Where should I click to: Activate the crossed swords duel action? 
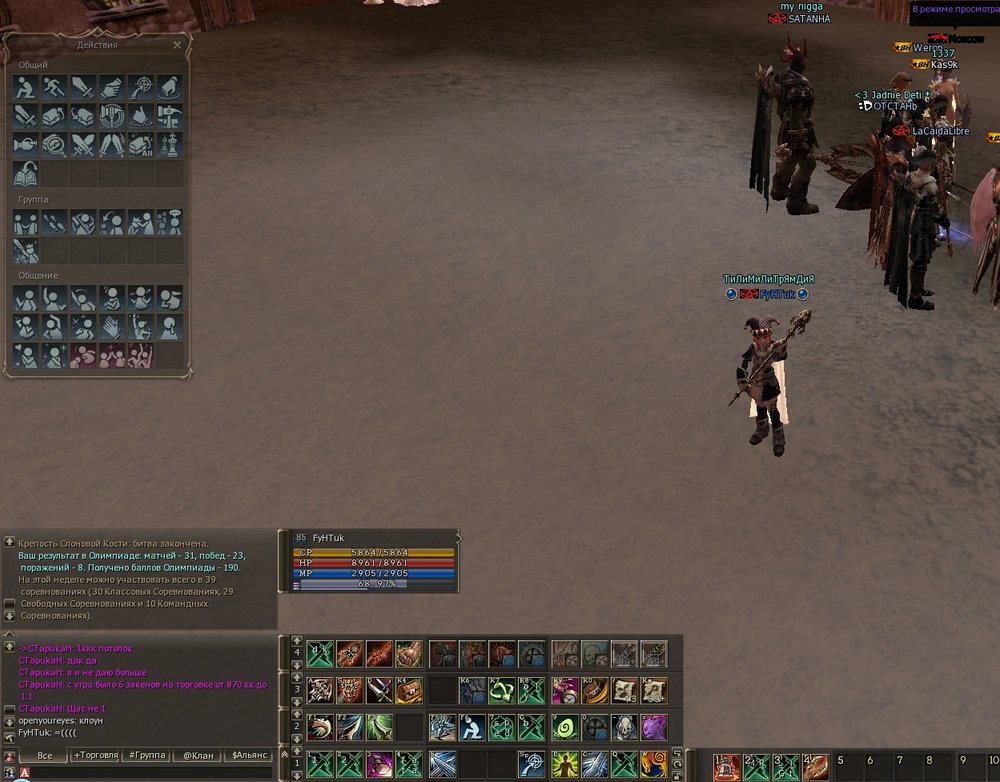[83, 145]
